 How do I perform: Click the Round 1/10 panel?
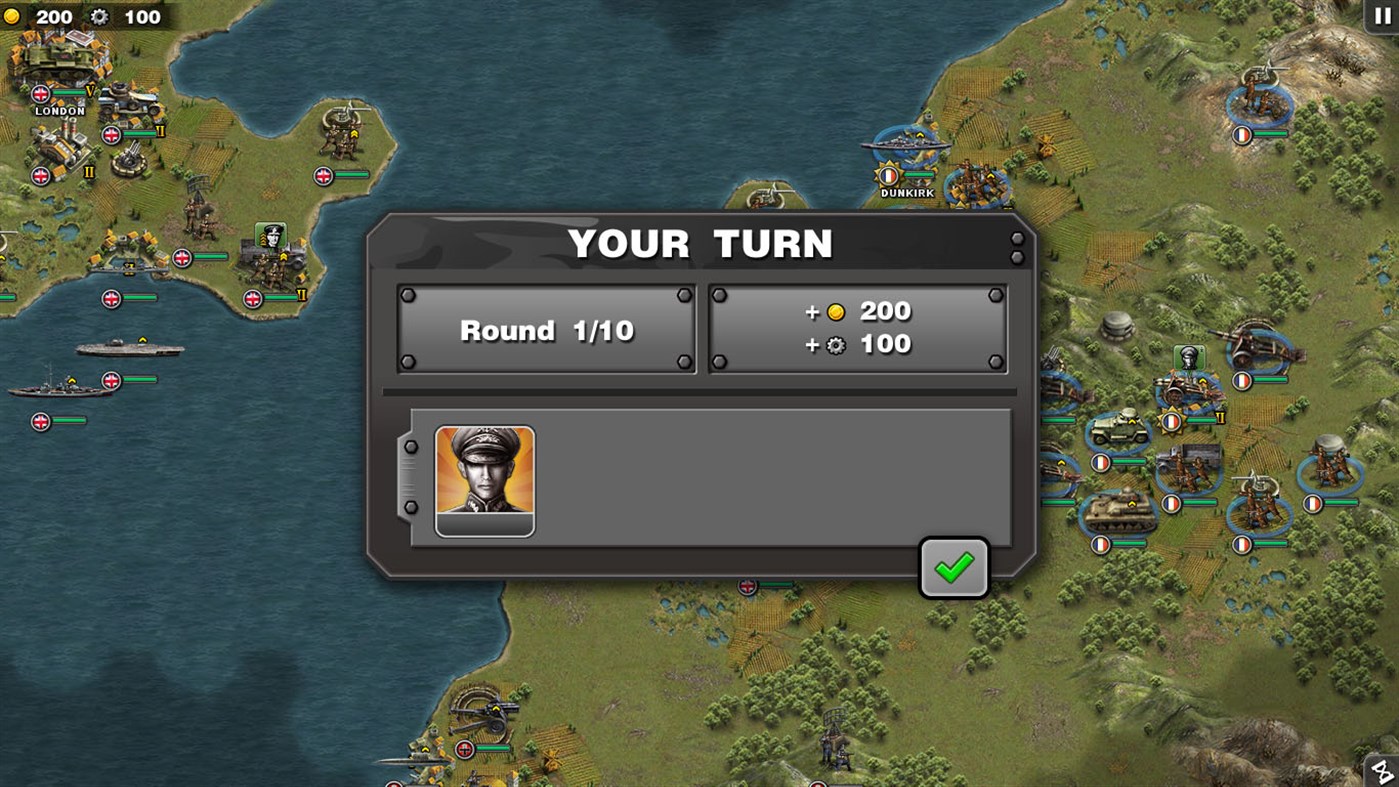click(x=546, y=330)
